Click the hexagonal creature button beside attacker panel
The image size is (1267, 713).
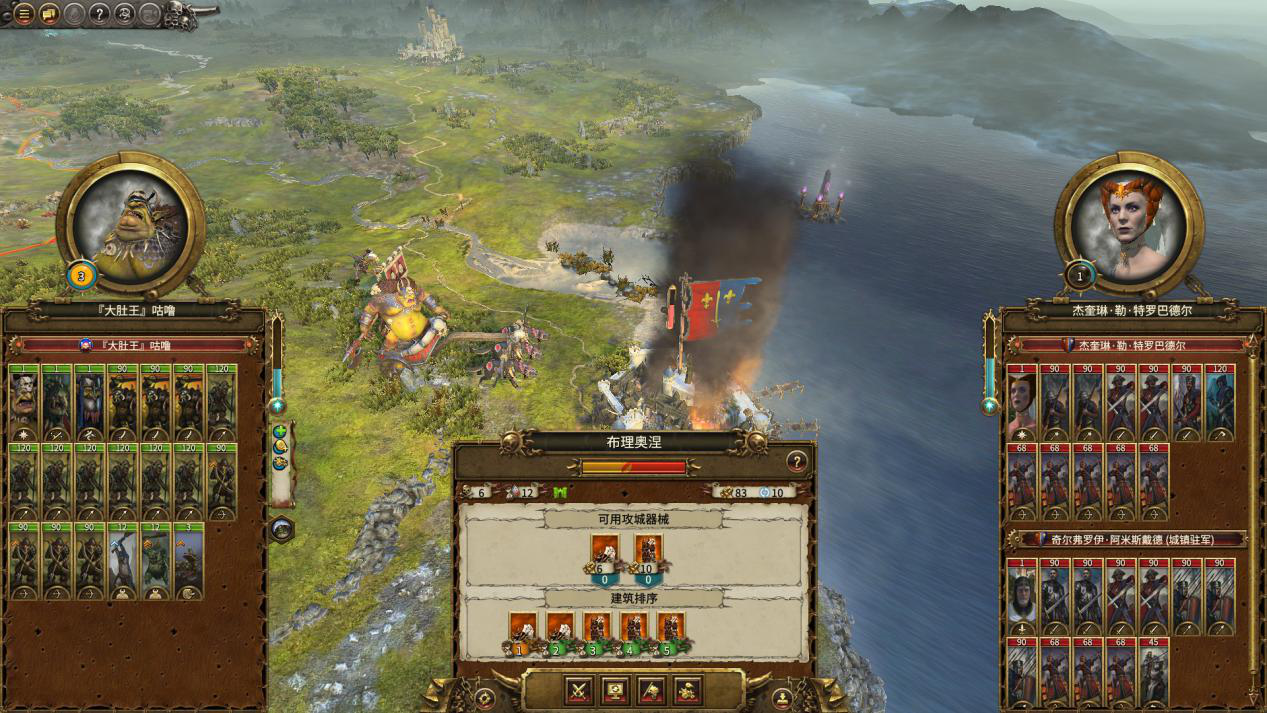[x=281, y=529]
